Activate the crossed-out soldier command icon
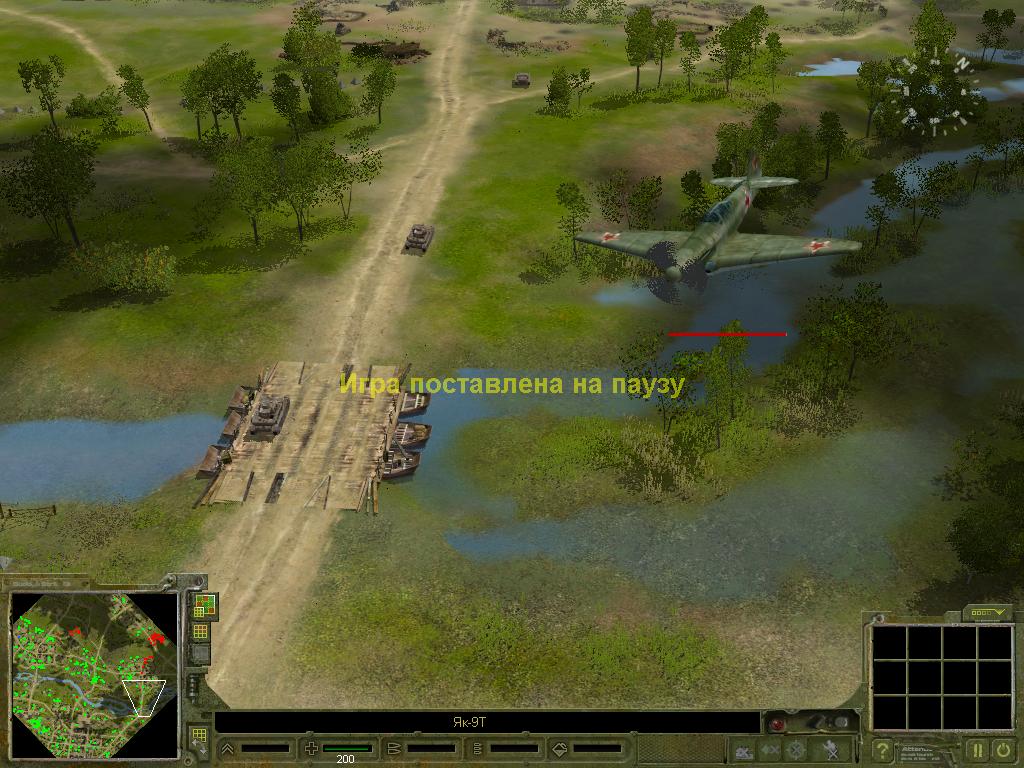 tap(829, 749)
